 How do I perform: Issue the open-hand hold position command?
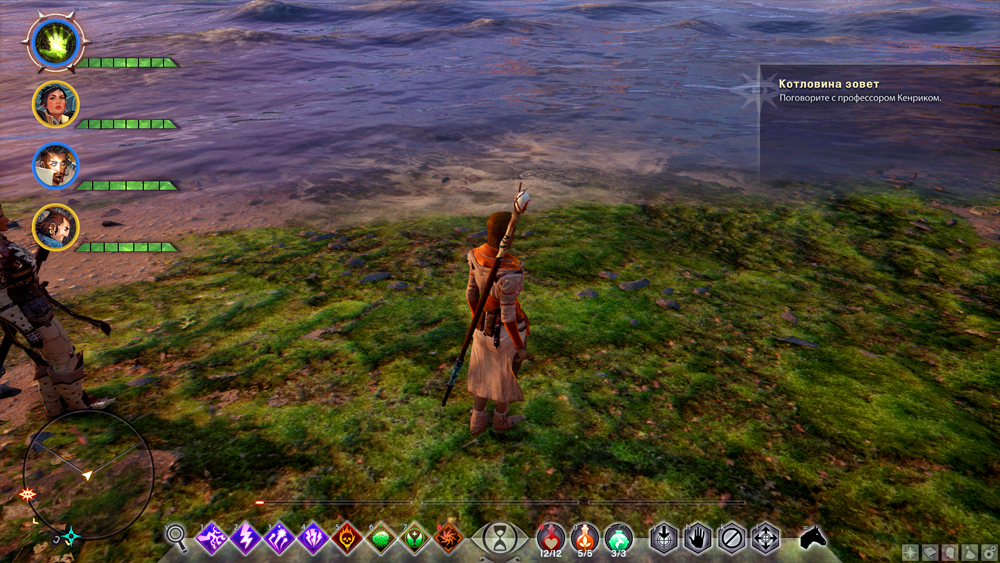point(698,538)
